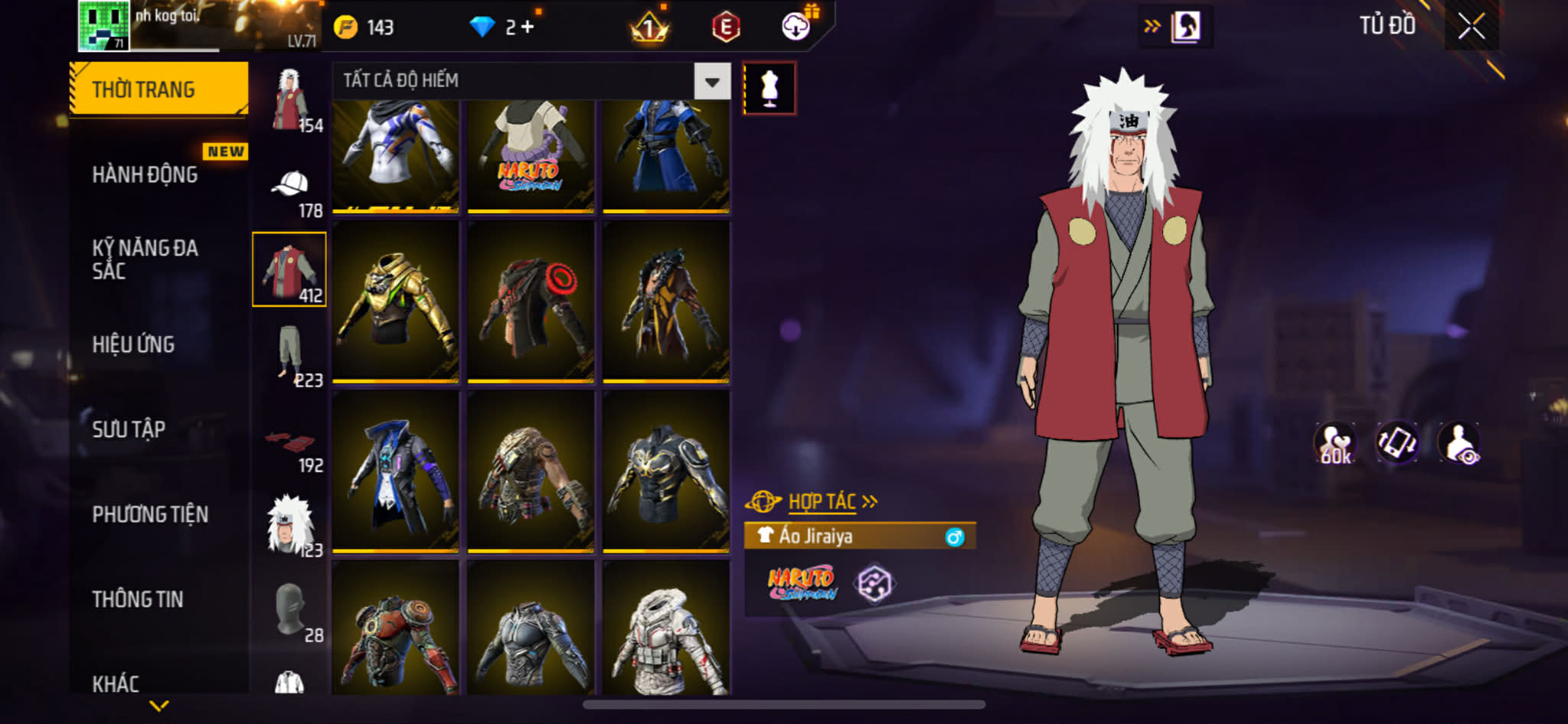Screen dimensions: 1568x724
Task: Toggle the character visibility eye icon
Action: [1459, 442]
